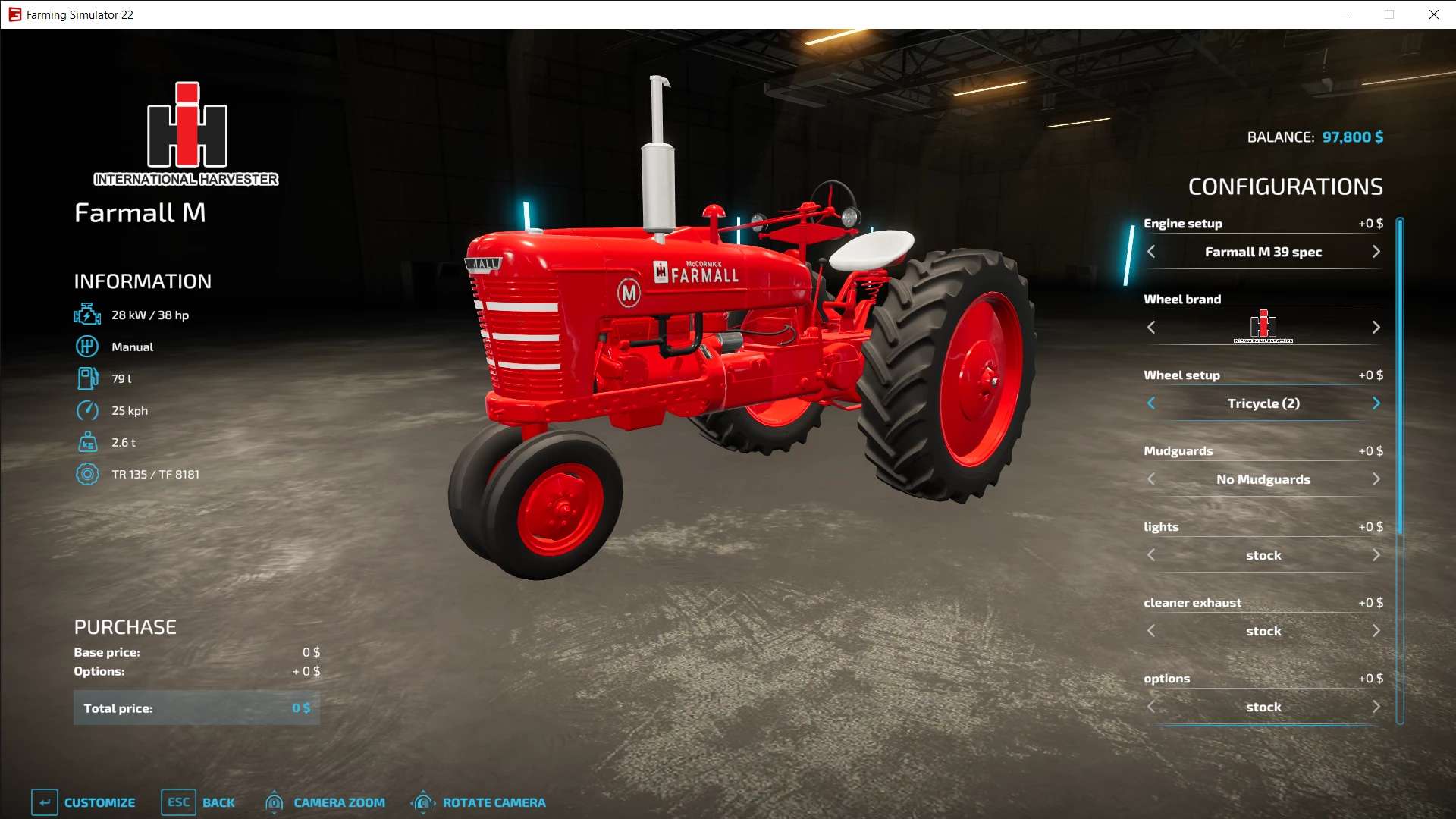Select next cleaner exhaust option

pos(1376,631)
